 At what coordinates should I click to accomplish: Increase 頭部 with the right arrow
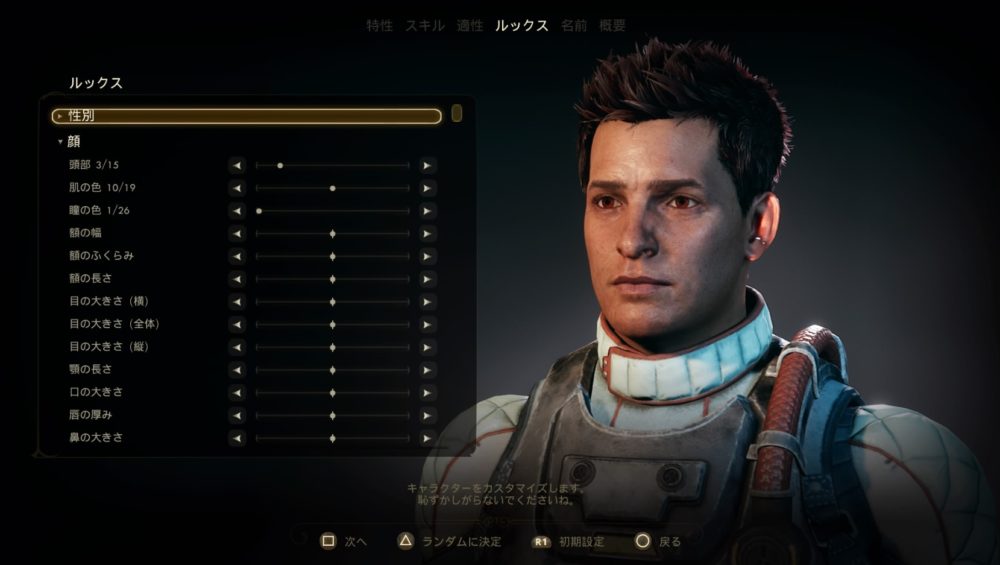point(427,165)
